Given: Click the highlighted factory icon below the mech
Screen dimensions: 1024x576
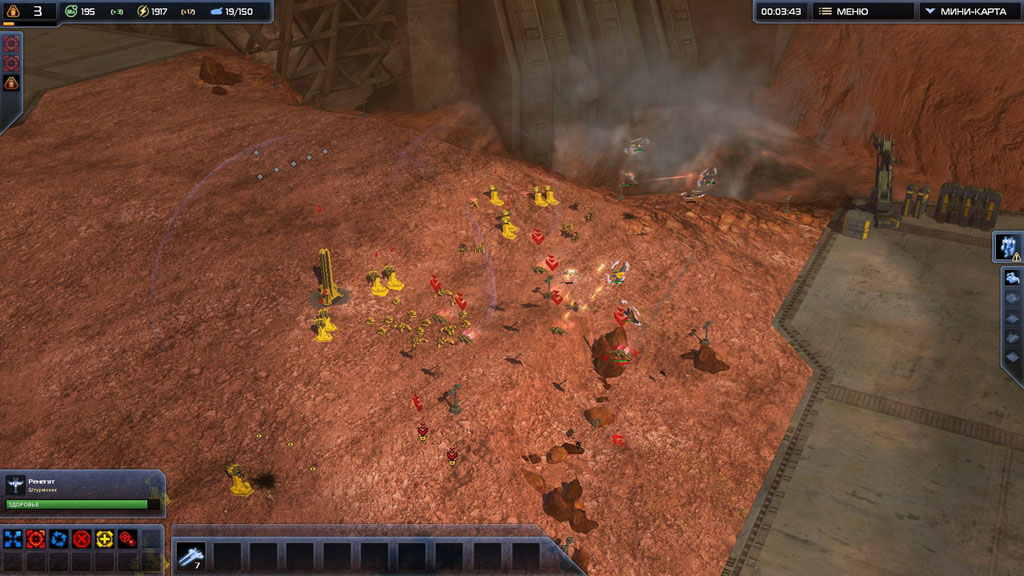Looking at the screenshot, I should [1012, 278].
